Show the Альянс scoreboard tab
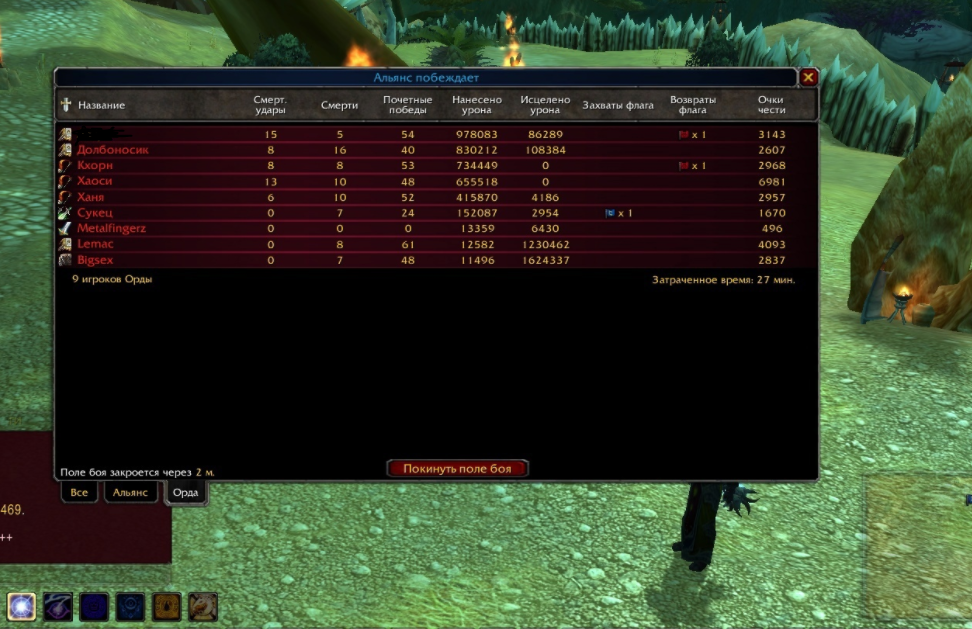The width and height of the screenshot is (972, 629). point(130,492)
